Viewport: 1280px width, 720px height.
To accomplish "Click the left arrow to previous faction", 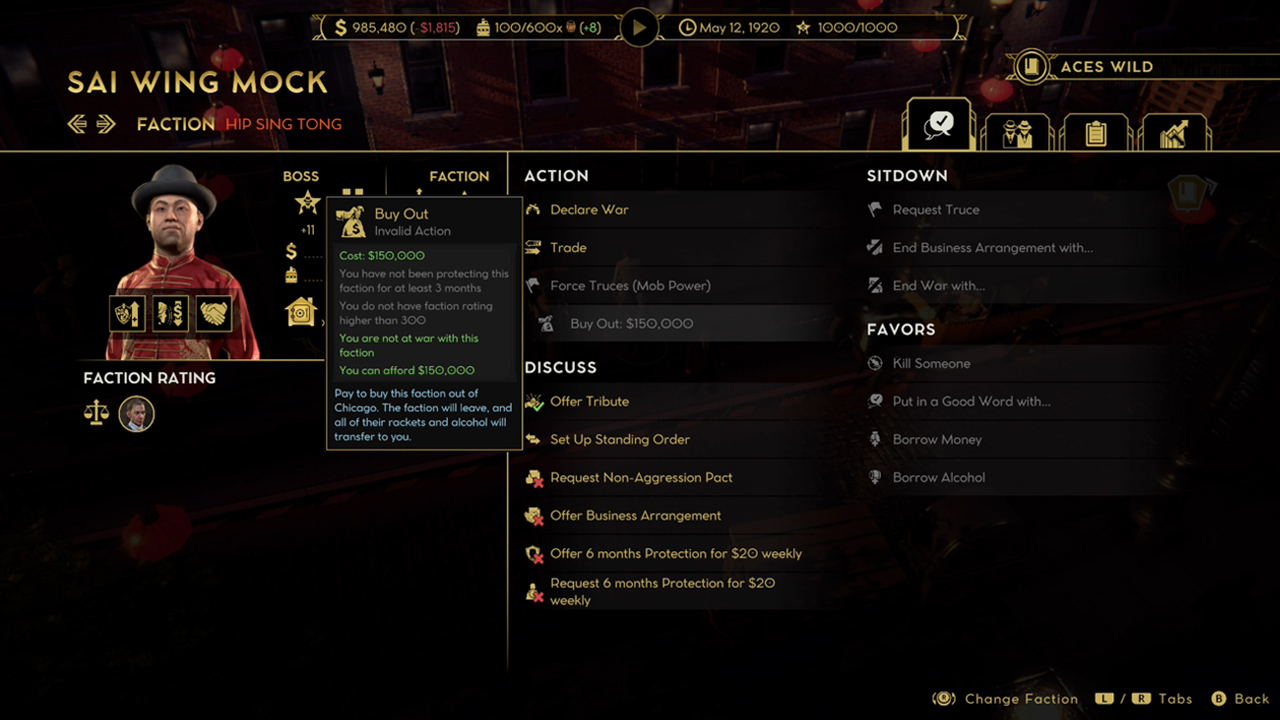I will click(x=76, y=123).
